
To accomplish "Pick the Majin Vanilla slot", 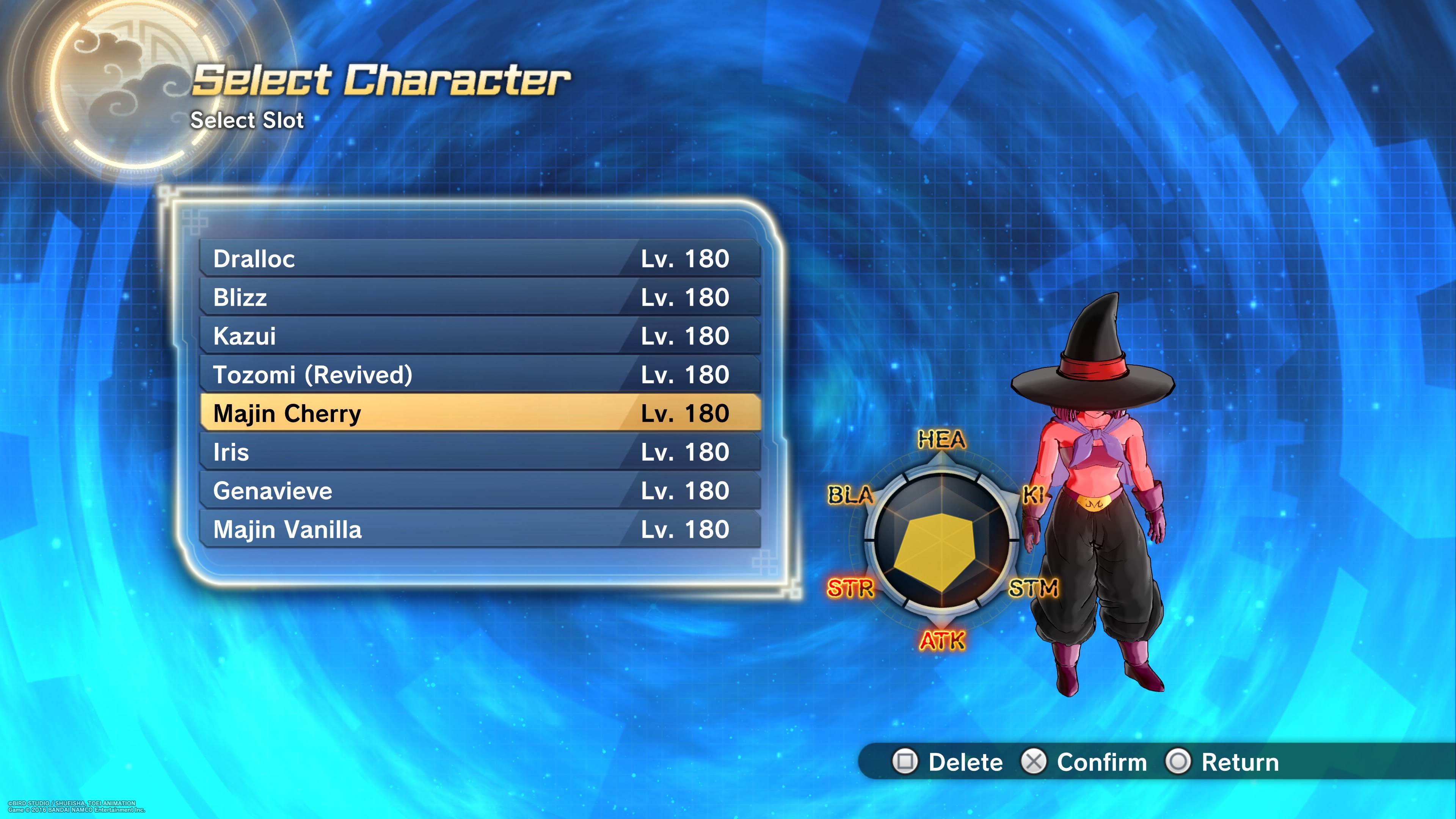I will click(480, 530).
